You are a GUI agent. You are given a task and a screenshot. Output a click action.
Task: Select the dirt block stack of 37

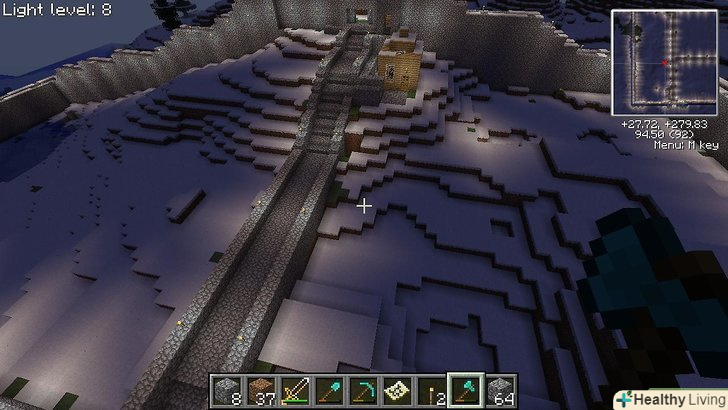tap(261, 390)
